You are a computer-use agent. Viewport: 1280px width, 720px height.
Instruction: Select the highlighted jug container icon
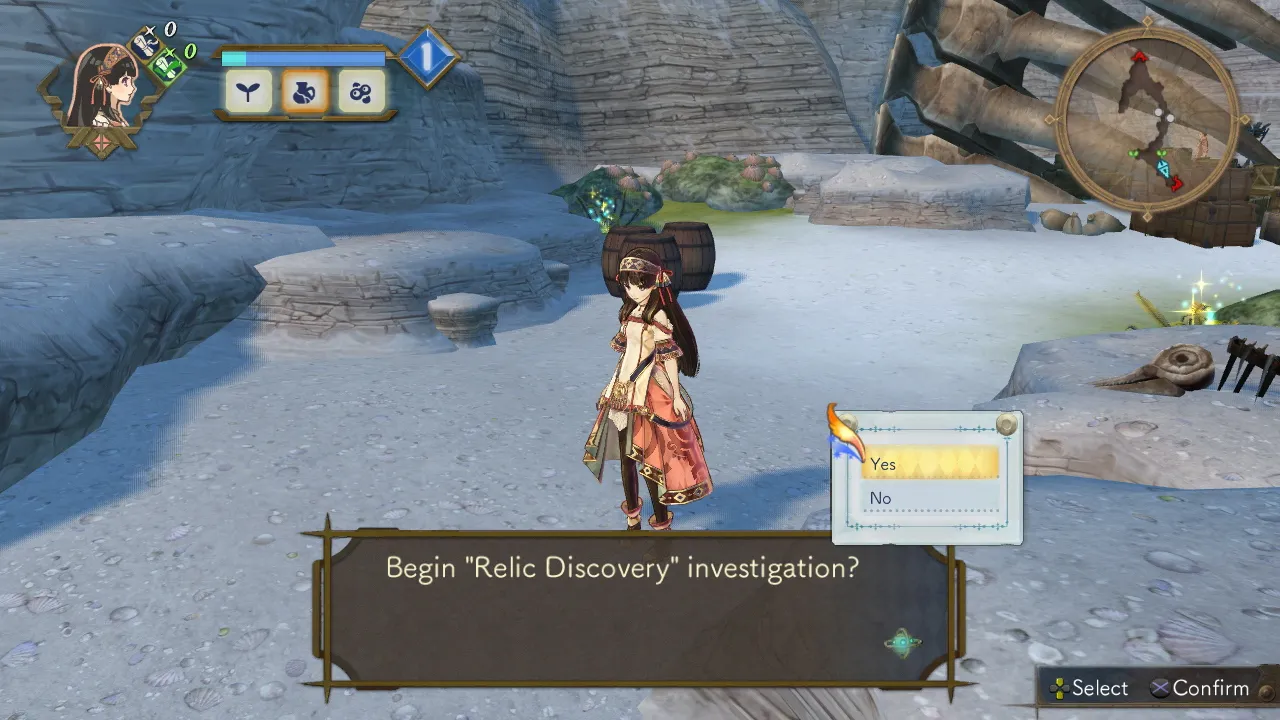click(304, 91)
